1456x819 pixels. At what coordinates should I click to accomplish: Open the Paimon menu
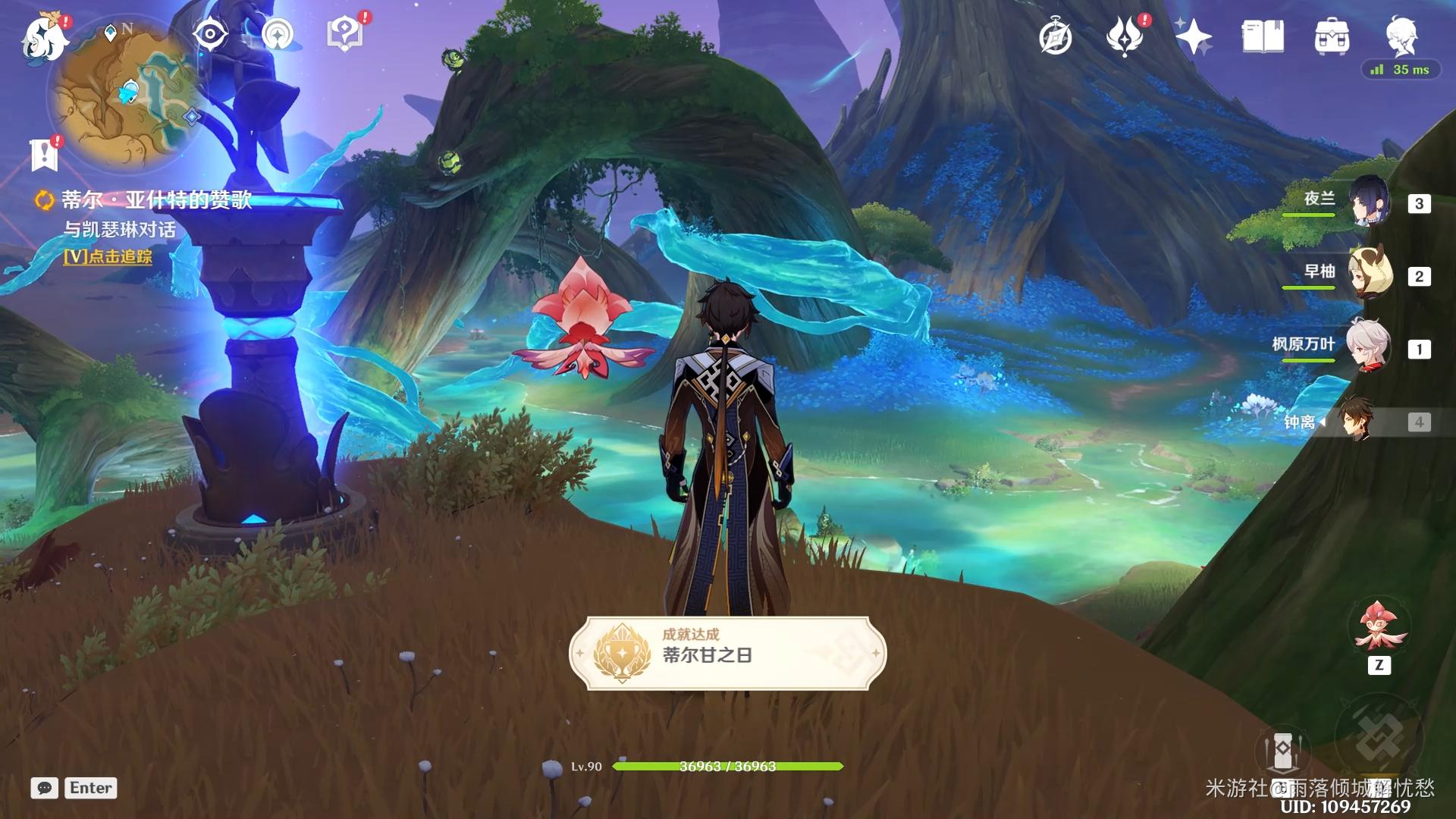pos(44,36)
